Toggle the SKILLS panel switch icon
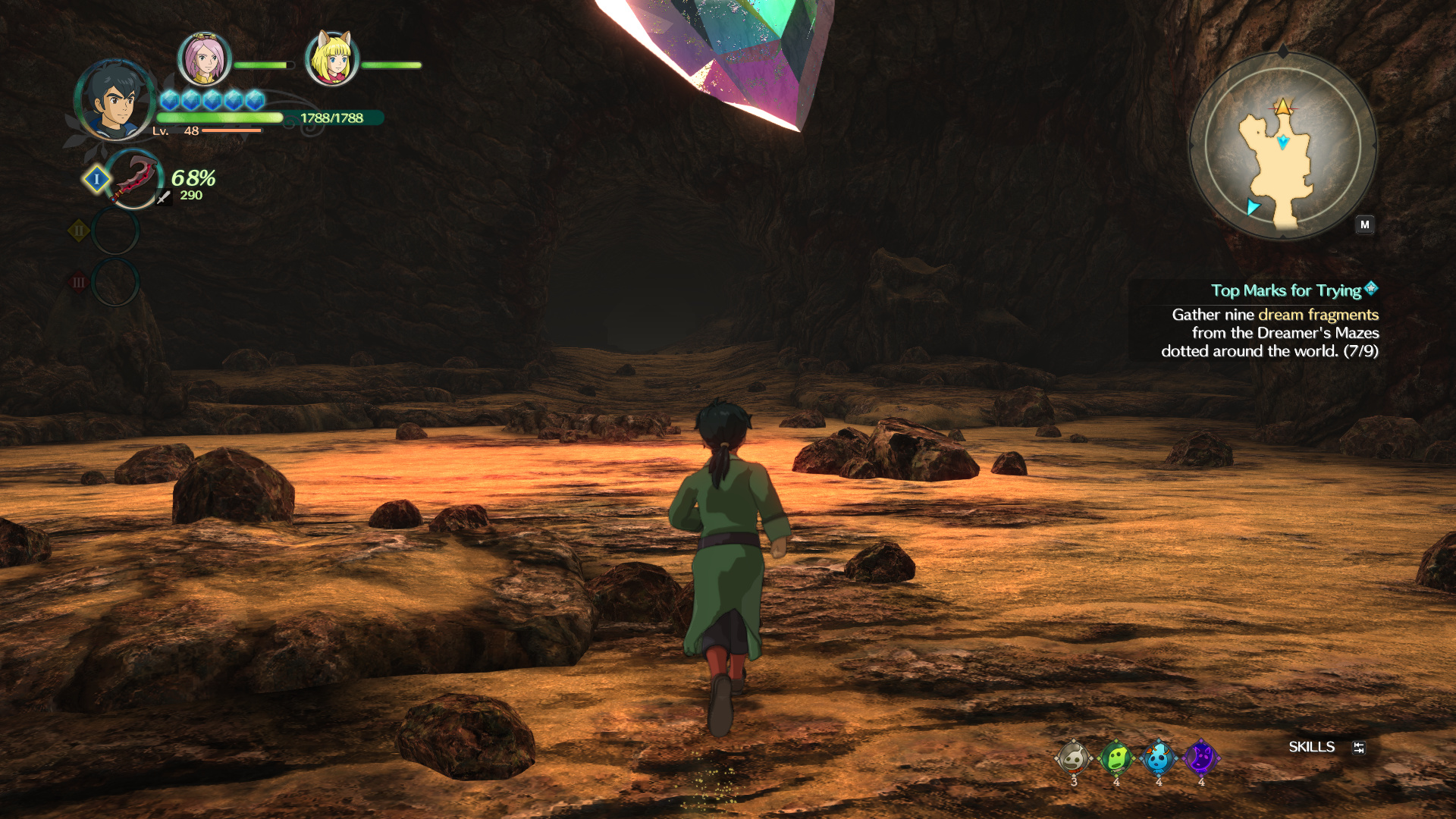 (x=1359, y=748)
